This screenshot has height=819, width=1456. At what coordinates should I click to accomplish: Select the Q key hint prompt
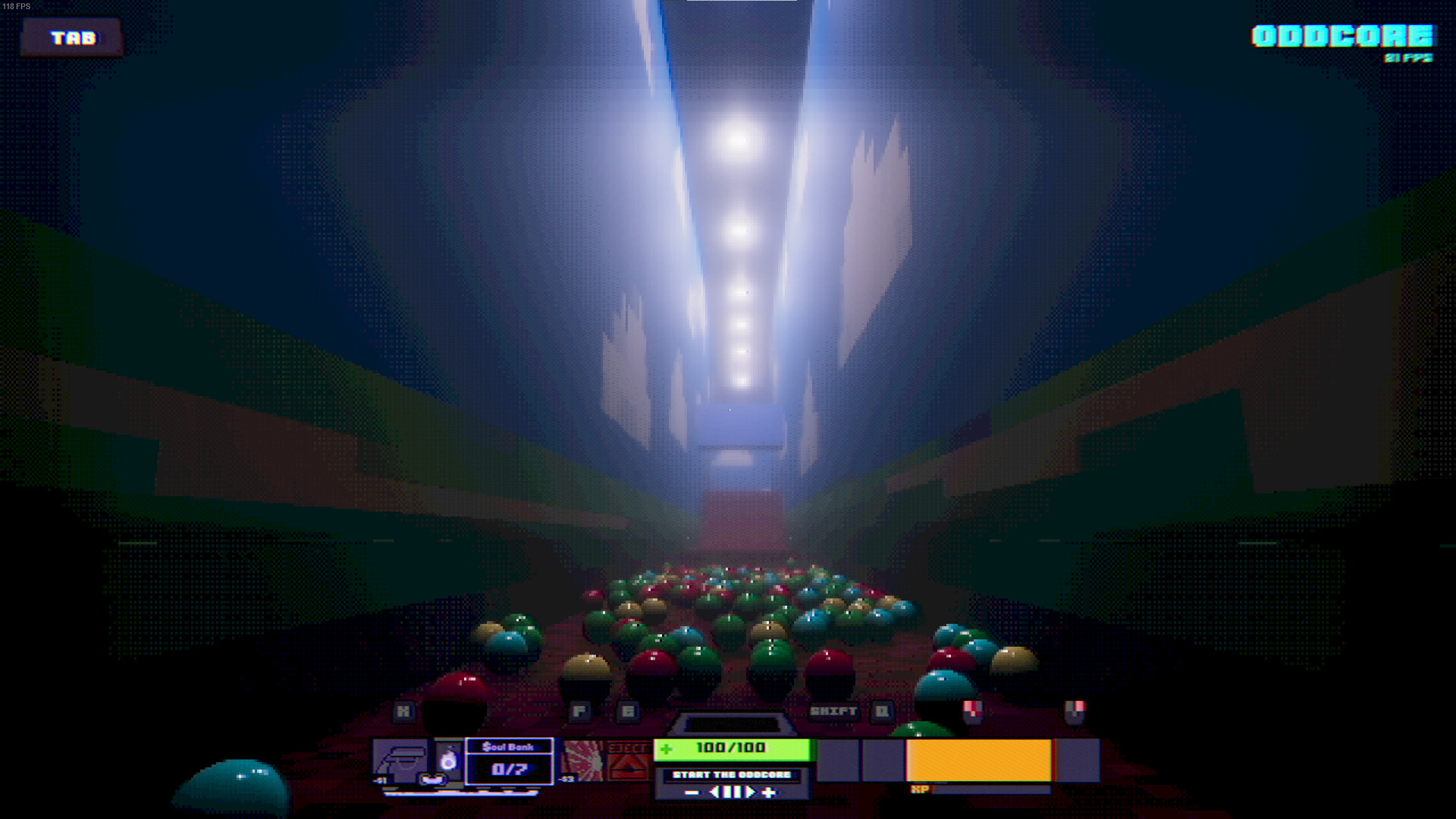pos(882,711)
